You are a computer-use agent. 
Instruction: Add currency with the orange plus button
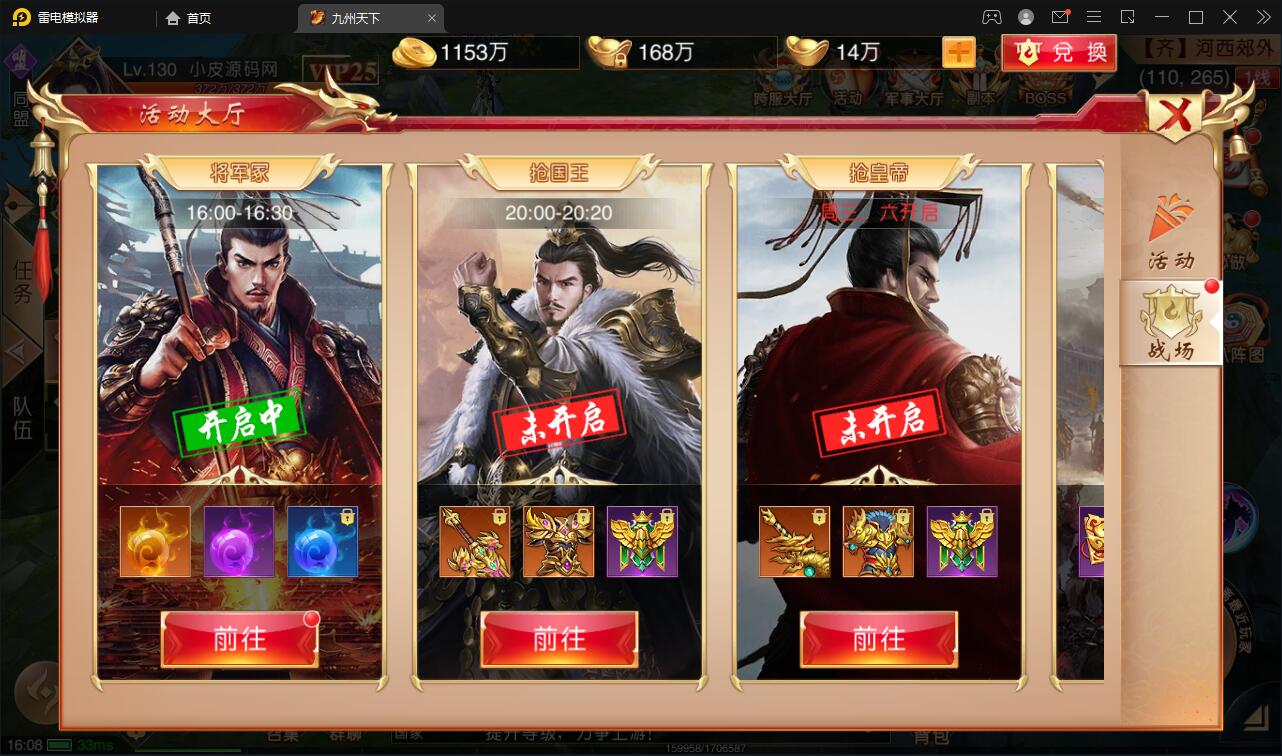pyautogui.click(x=958, y=53)
